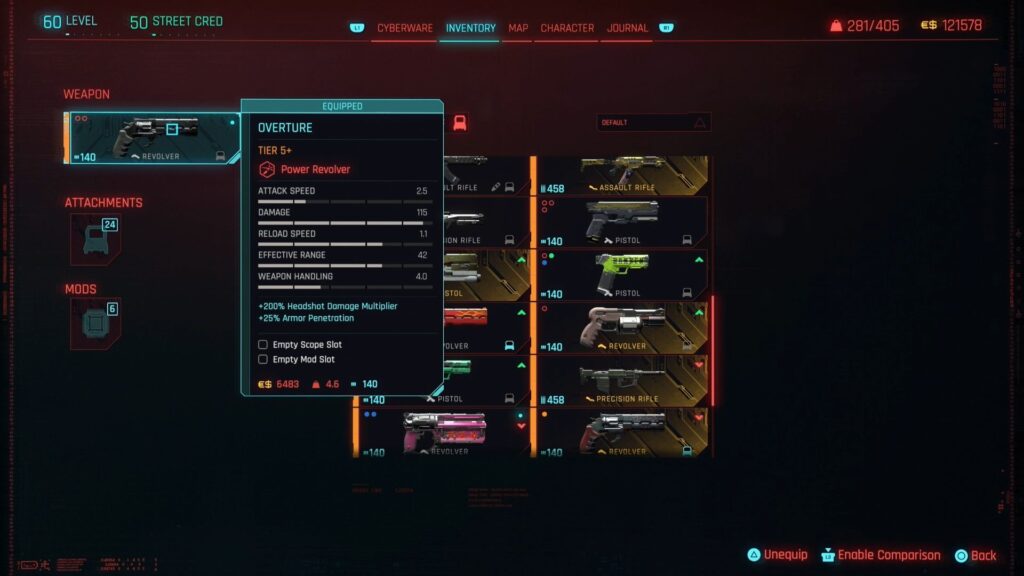The image size is (1024, 576).
Task: Open the Attachments scope slot
Action: coord(96,239)
